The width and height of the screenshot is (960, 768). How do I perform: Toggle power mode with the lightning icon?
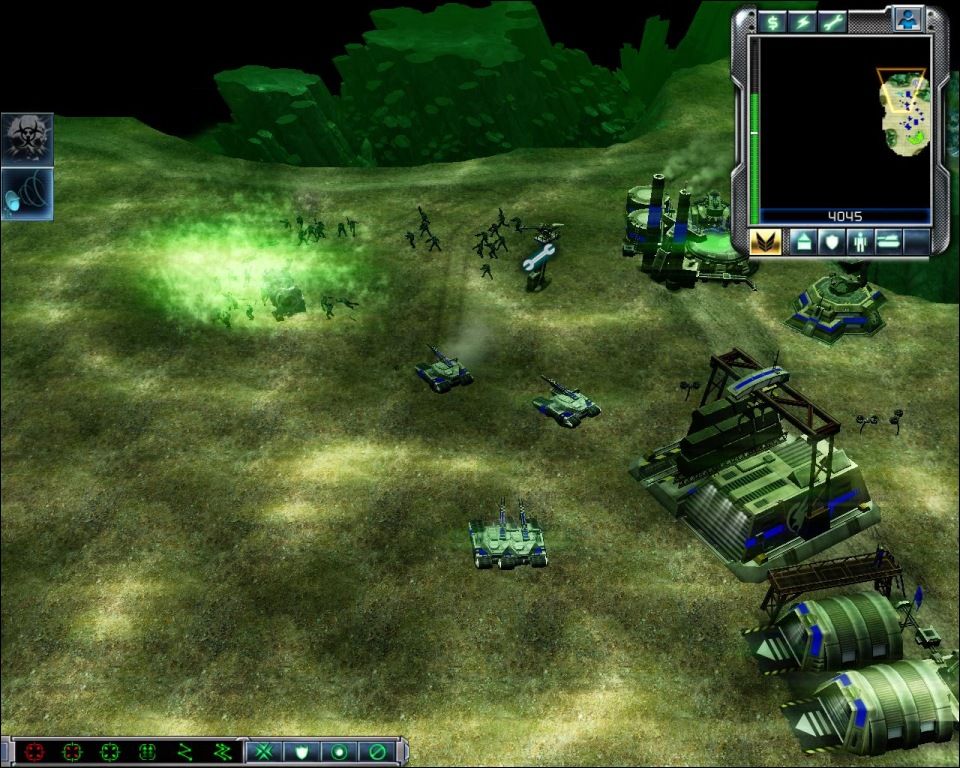(802, 22)
